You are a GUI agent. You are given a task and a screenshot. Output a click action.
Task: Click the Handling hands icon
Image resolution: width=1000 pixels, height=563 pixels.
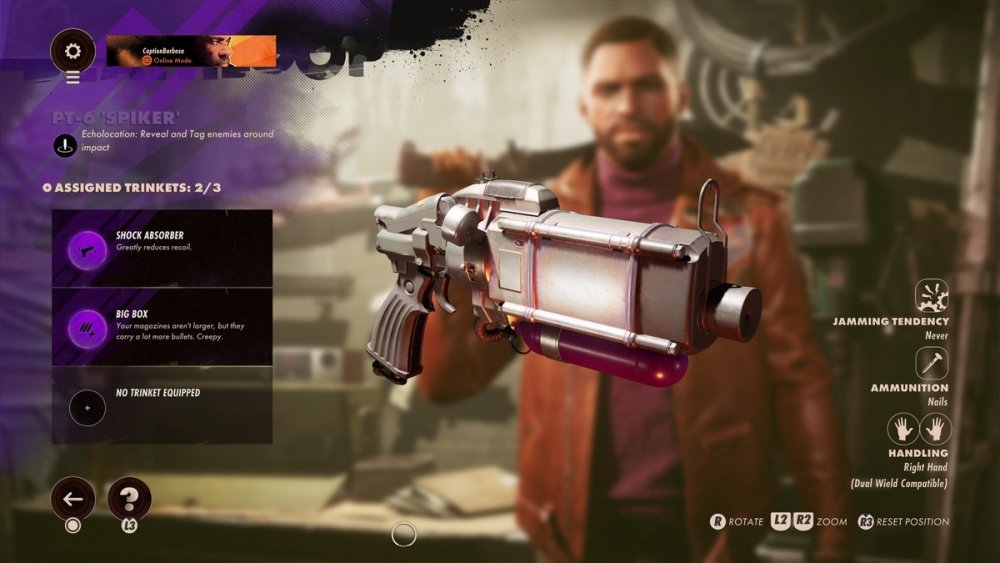(x=920, y=430)
